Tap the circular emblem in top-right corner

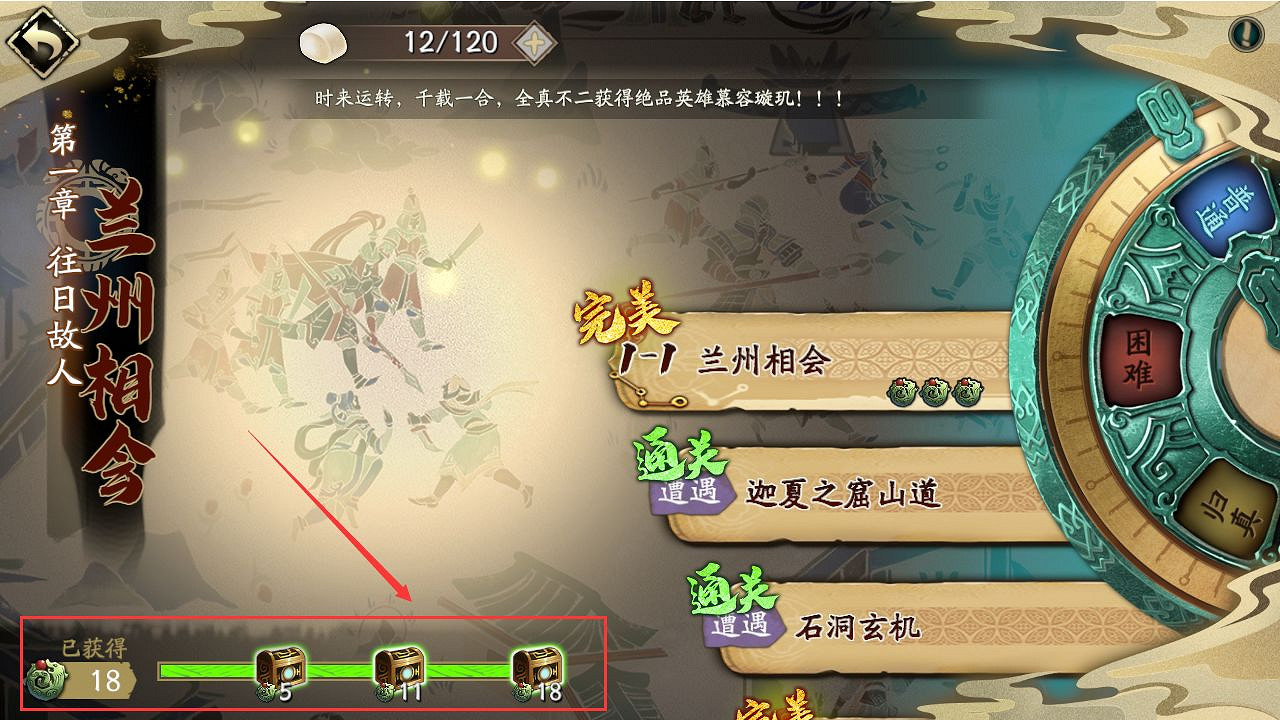[1248, 33]
